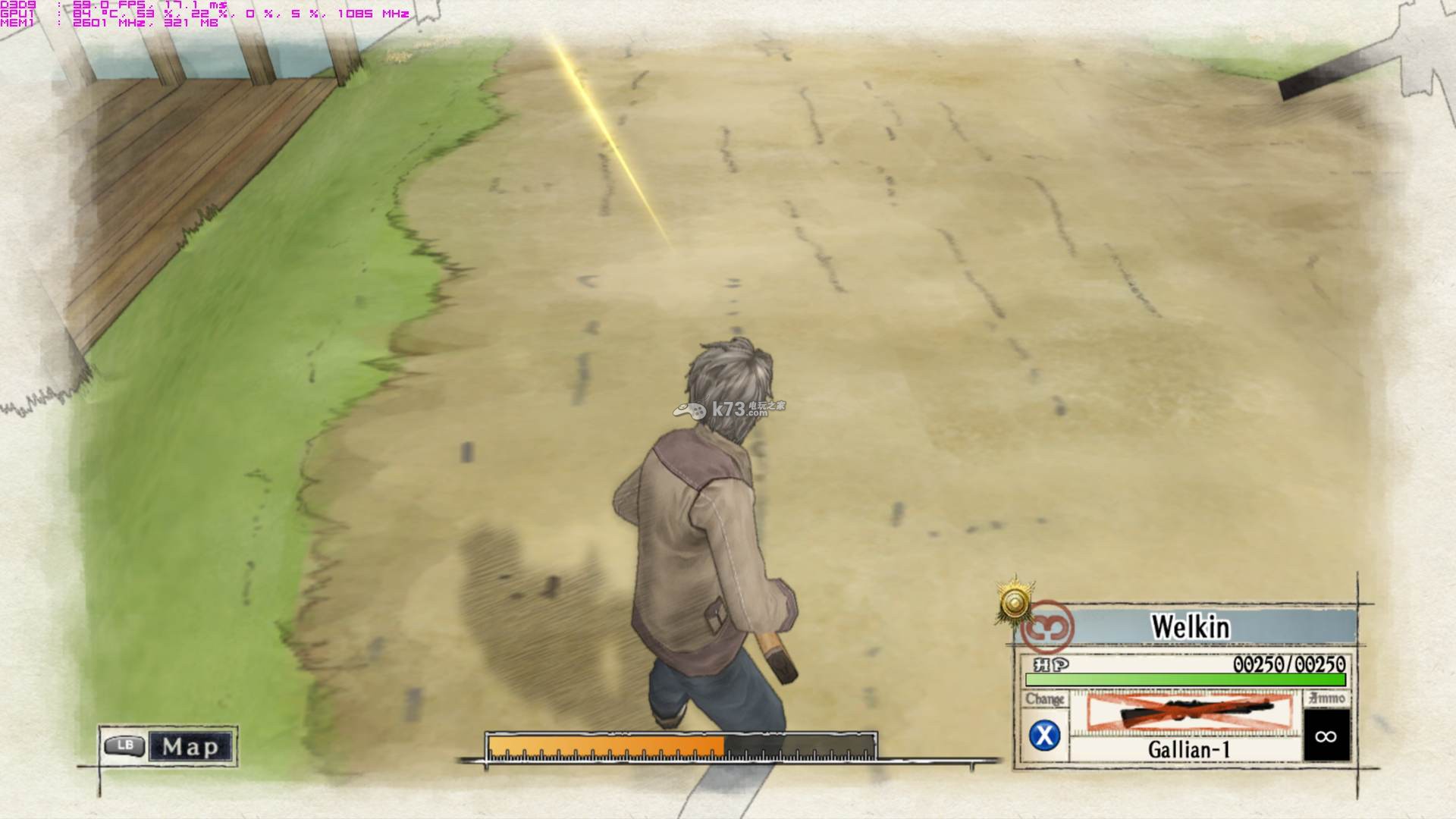Click the gold medal emblem beside Welkin
Image resolution: width=1456 pixels, height=819 pixels.
(x=1015, y=603)
